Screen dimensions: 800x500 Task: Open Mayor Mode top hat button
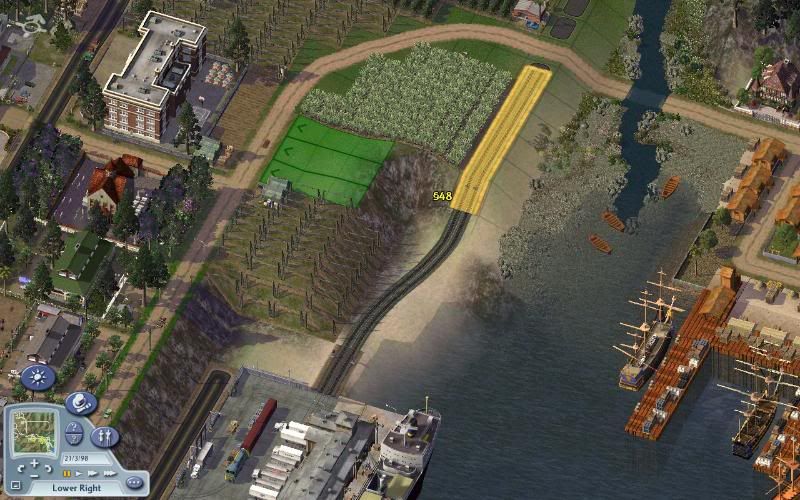(x=81, y=403)
